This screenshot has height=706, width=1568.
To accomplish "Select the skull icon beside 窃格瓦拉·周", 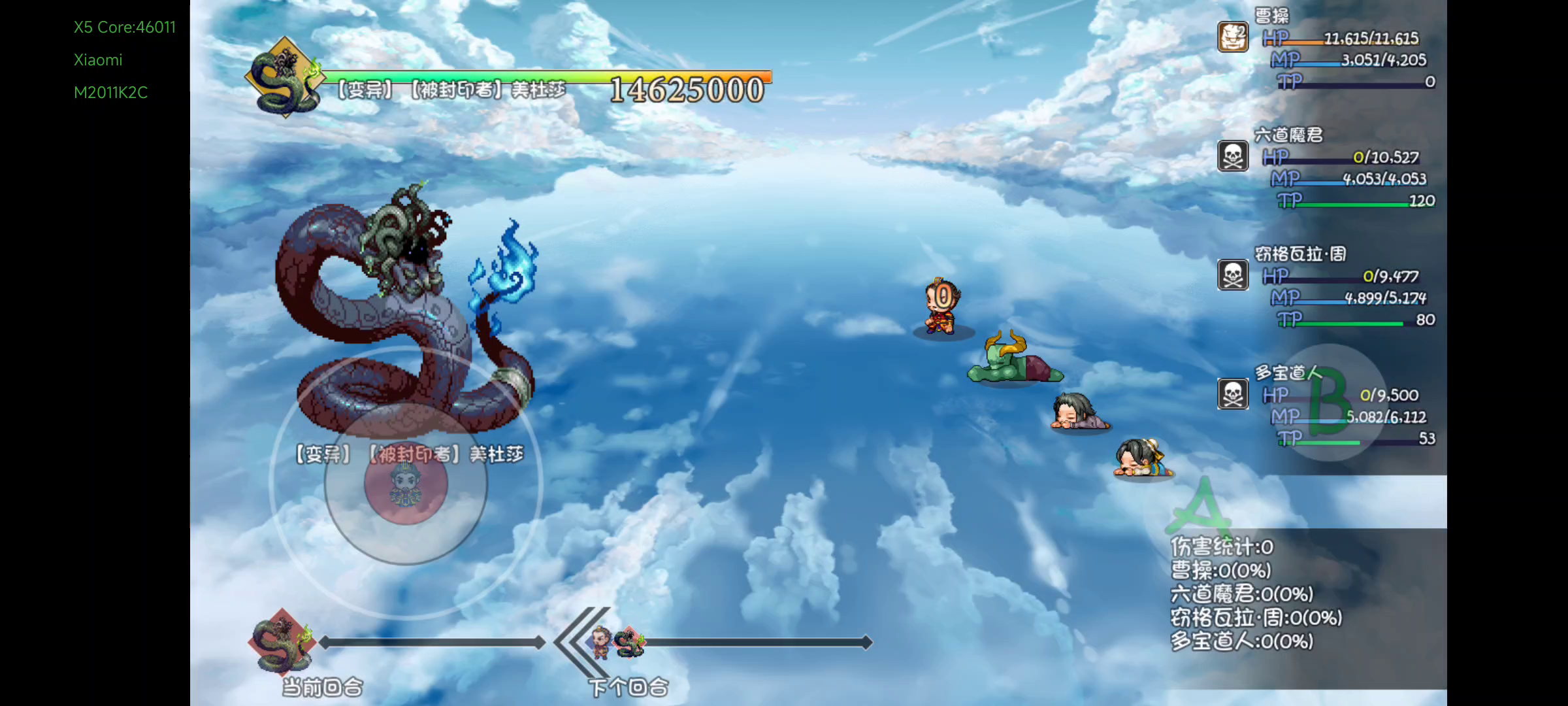I will click(1233, 275).
